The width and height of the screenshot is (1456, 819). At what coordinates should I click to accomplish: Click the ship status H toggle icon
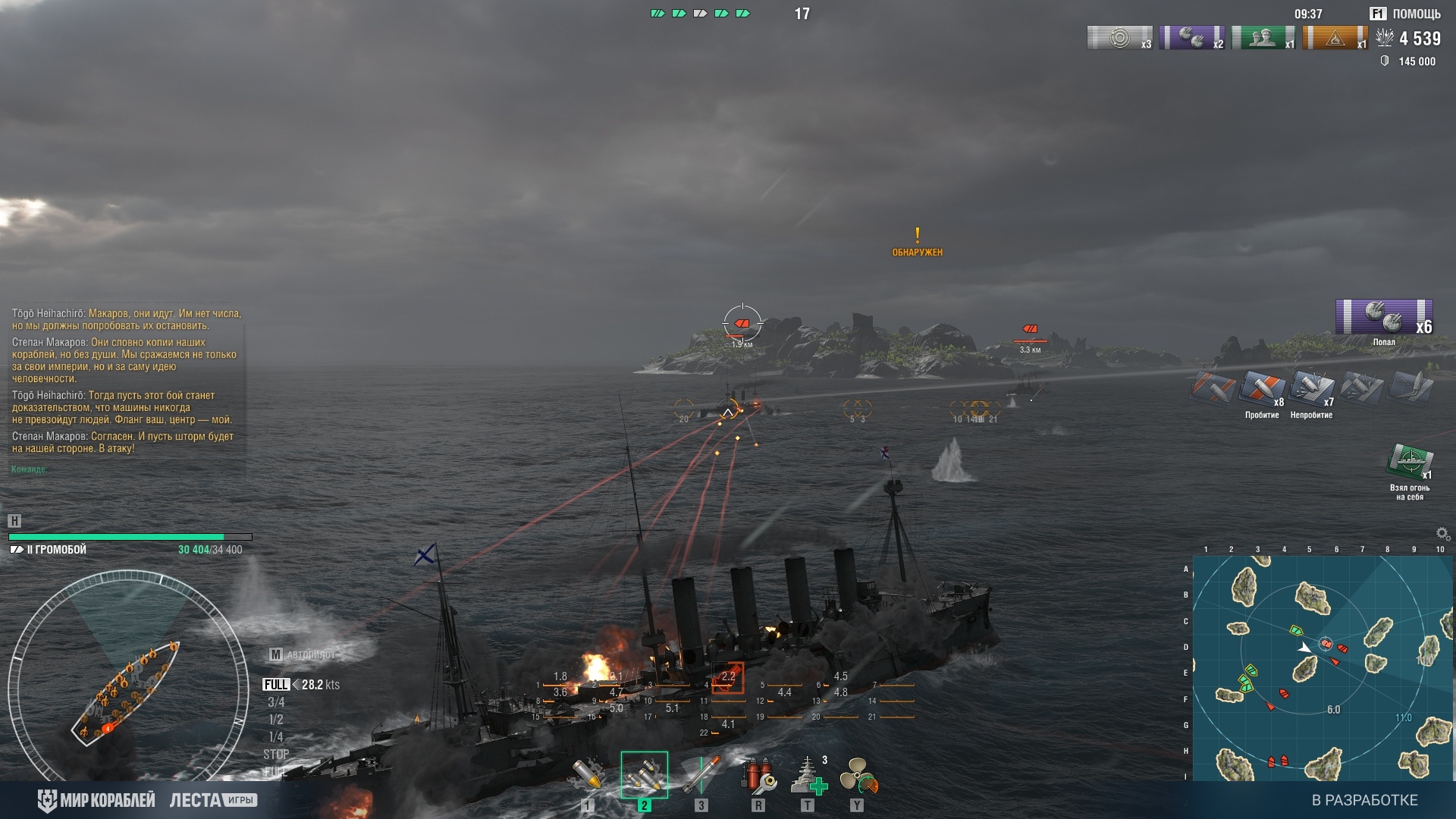pyautogui.click(x=14, y=521)
